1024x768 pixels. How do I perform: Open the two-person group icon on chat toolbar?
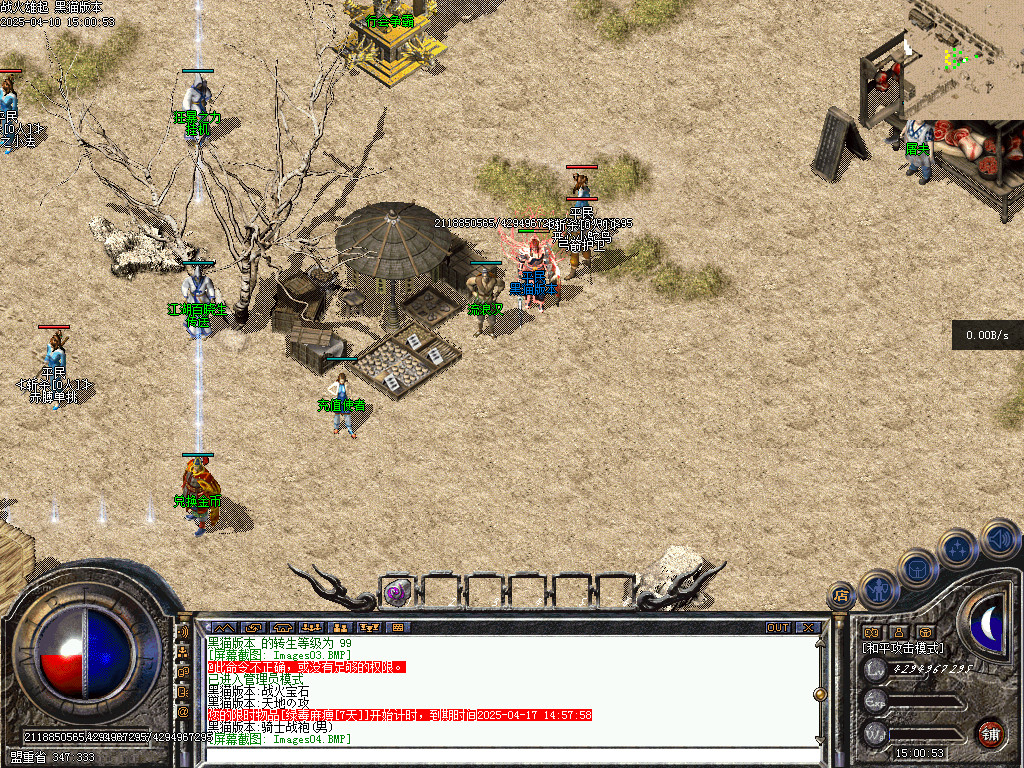click(x=340, y=627)
